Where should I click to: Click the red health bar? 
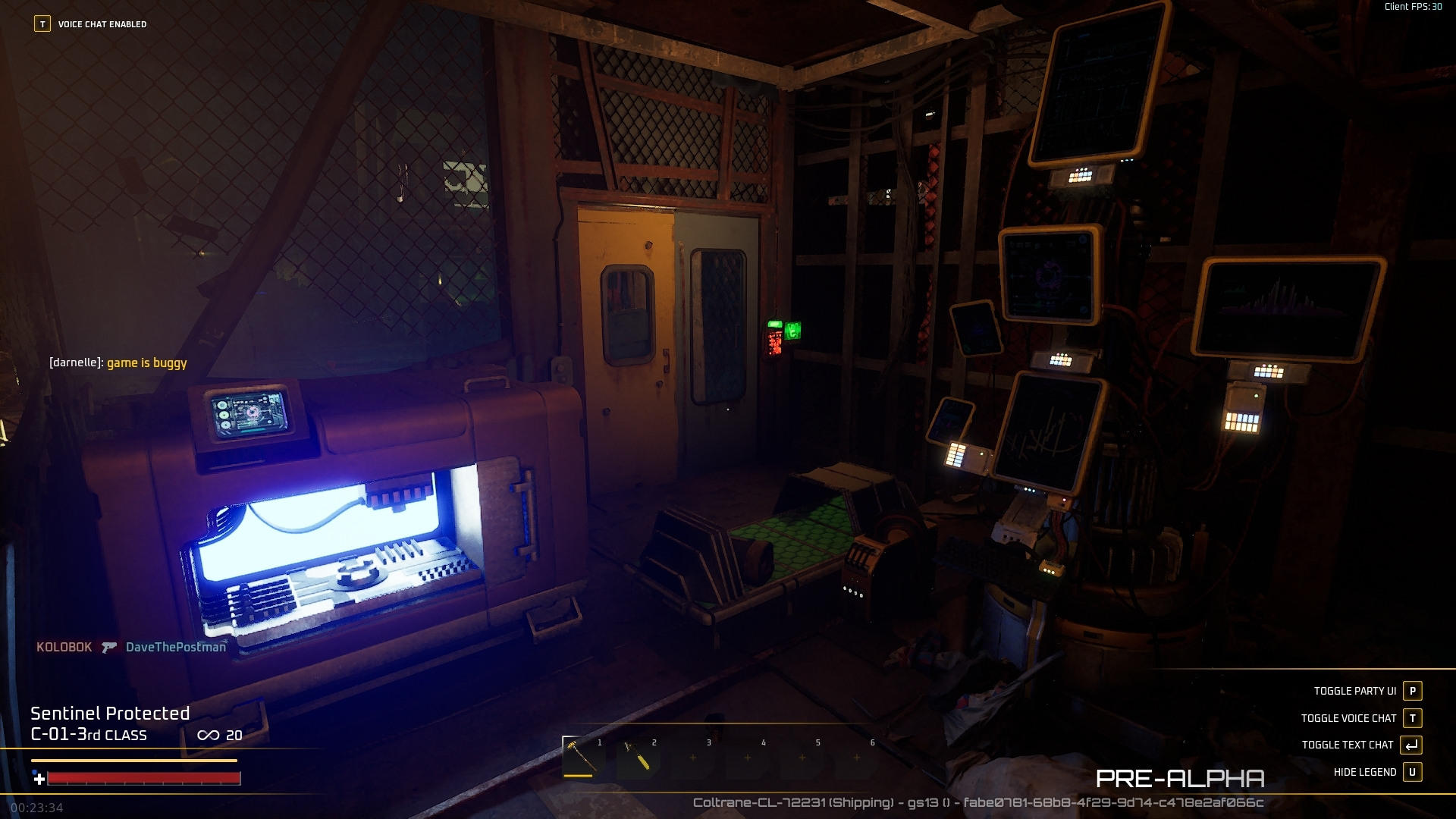(x=144, y=777)
